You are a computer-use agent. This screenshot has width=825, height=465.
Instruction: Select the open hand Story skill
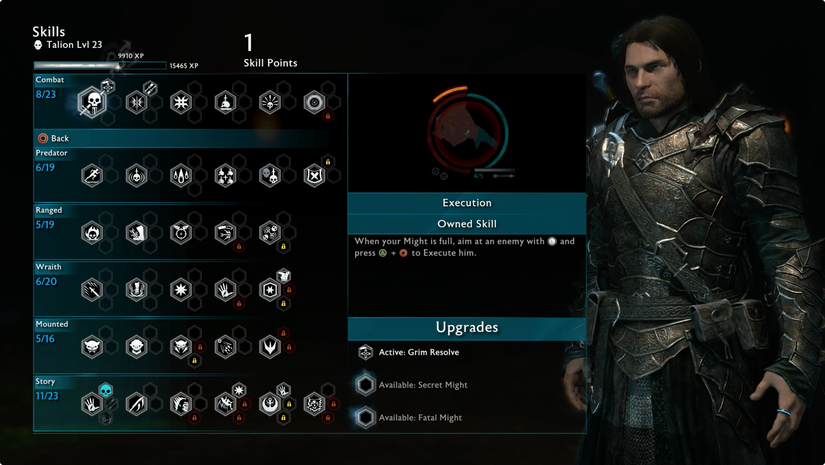pos(92,404)
